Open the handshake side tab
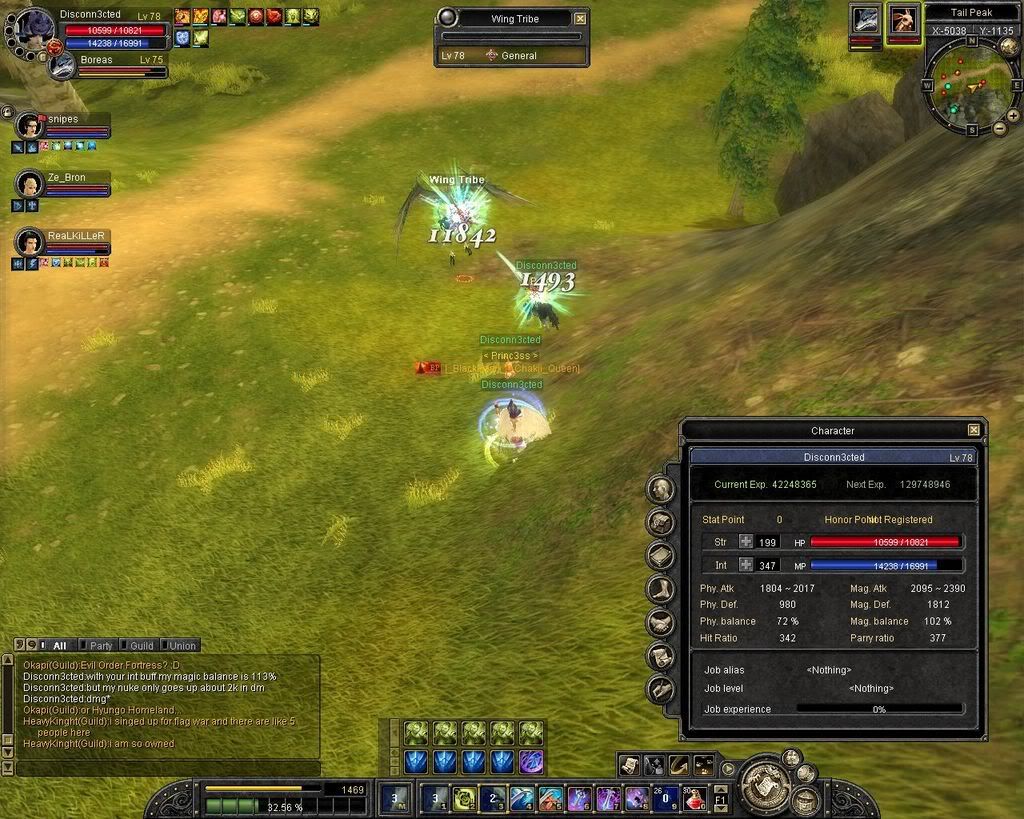1024x819 pixels. (660, 623)
